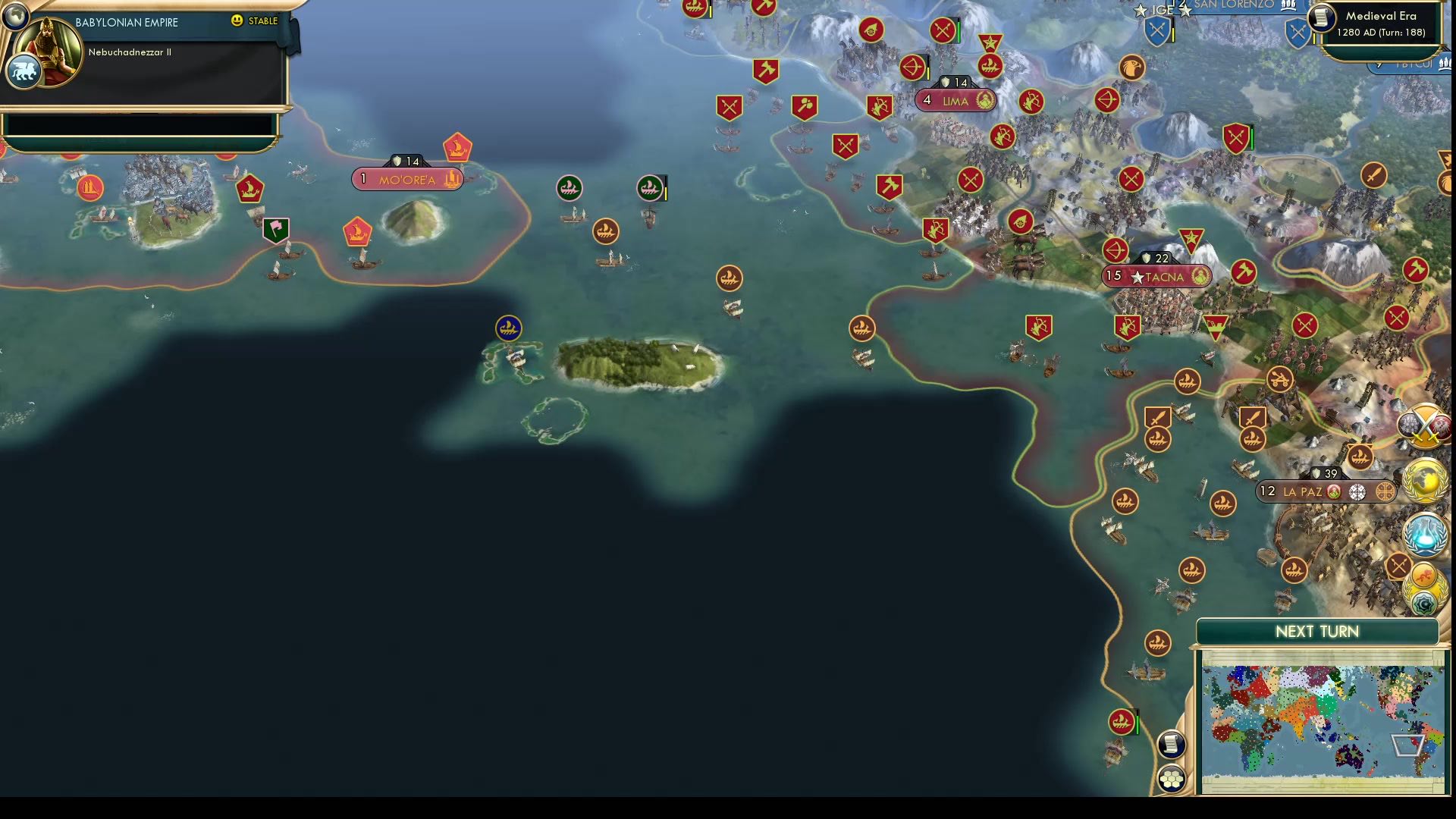Open the notification log scroll icon
The width and height of the screenshot is (1456, 819).
pos(1171,743)
